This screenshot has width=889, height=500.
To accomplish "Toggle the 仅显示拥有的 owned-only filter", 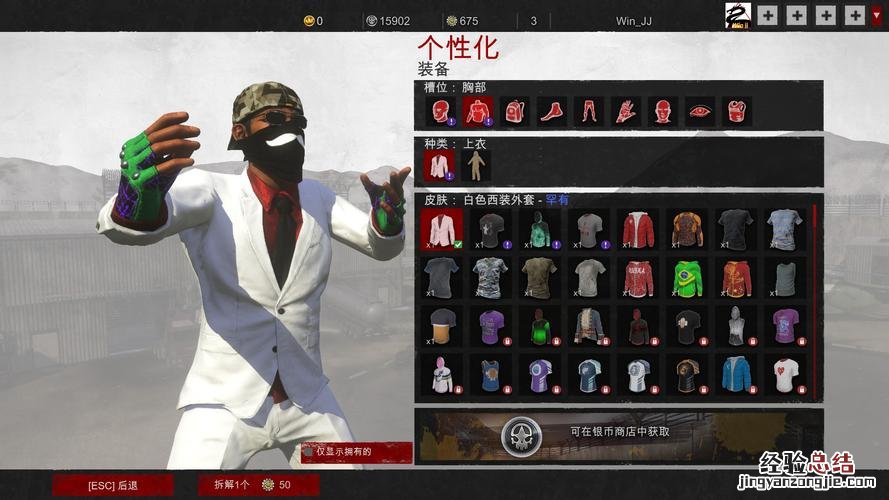I will tap(356, 452).
